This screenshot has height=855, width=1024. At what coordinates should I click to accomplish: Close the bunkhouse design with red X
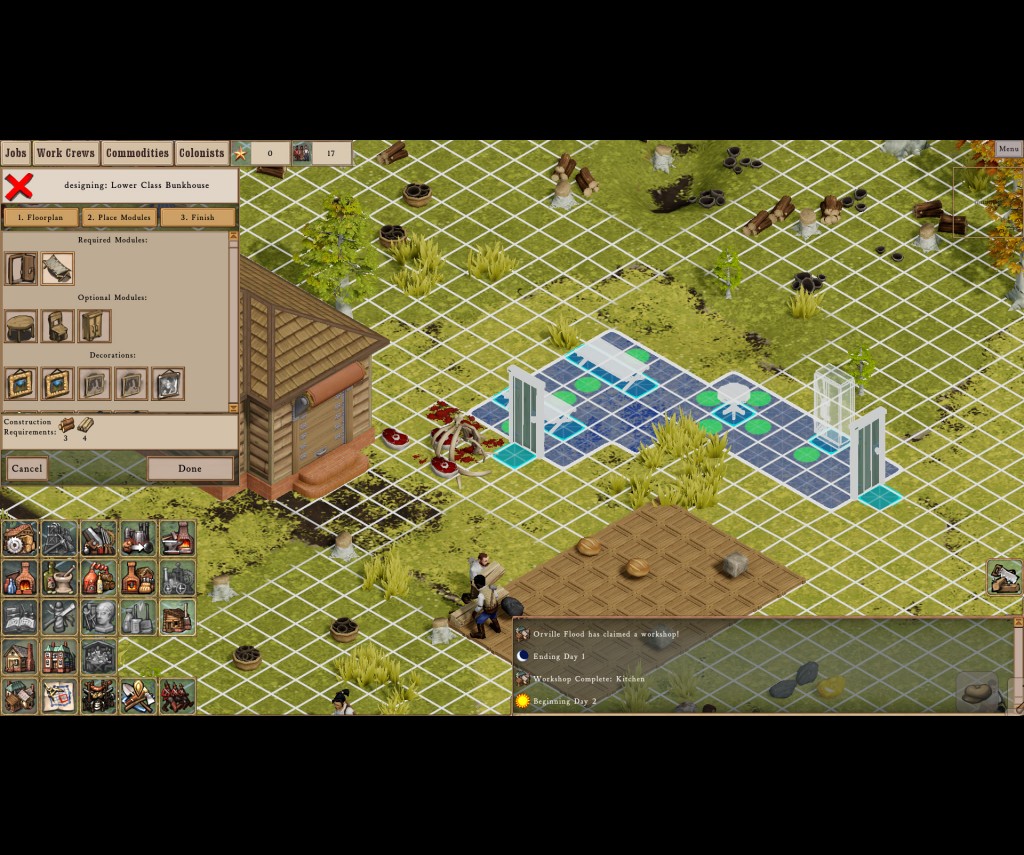click(19, 186)
